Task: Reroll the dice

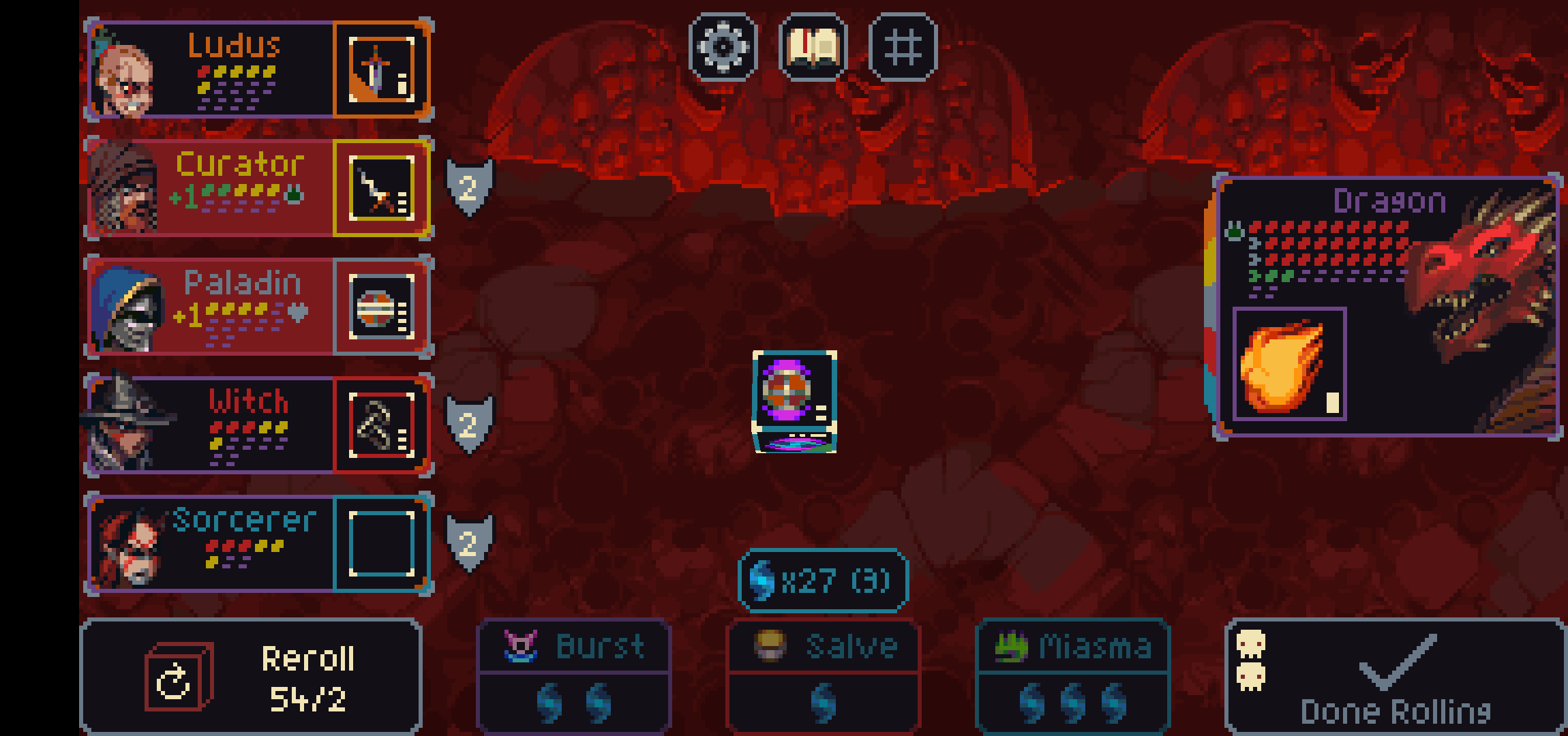Action: (251, 677)
